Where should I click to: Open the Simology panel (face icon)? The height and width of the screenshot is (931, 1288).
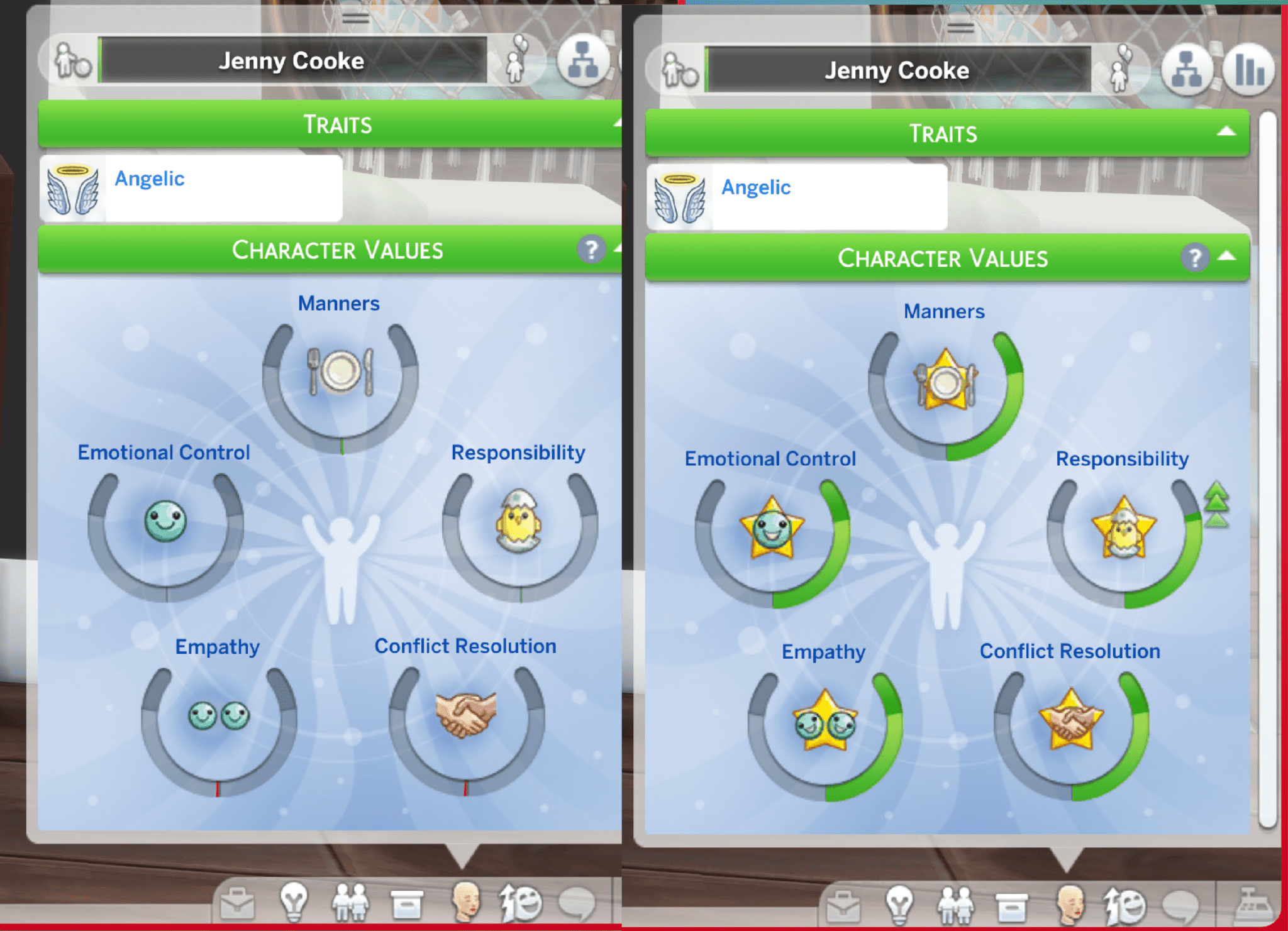465,900
